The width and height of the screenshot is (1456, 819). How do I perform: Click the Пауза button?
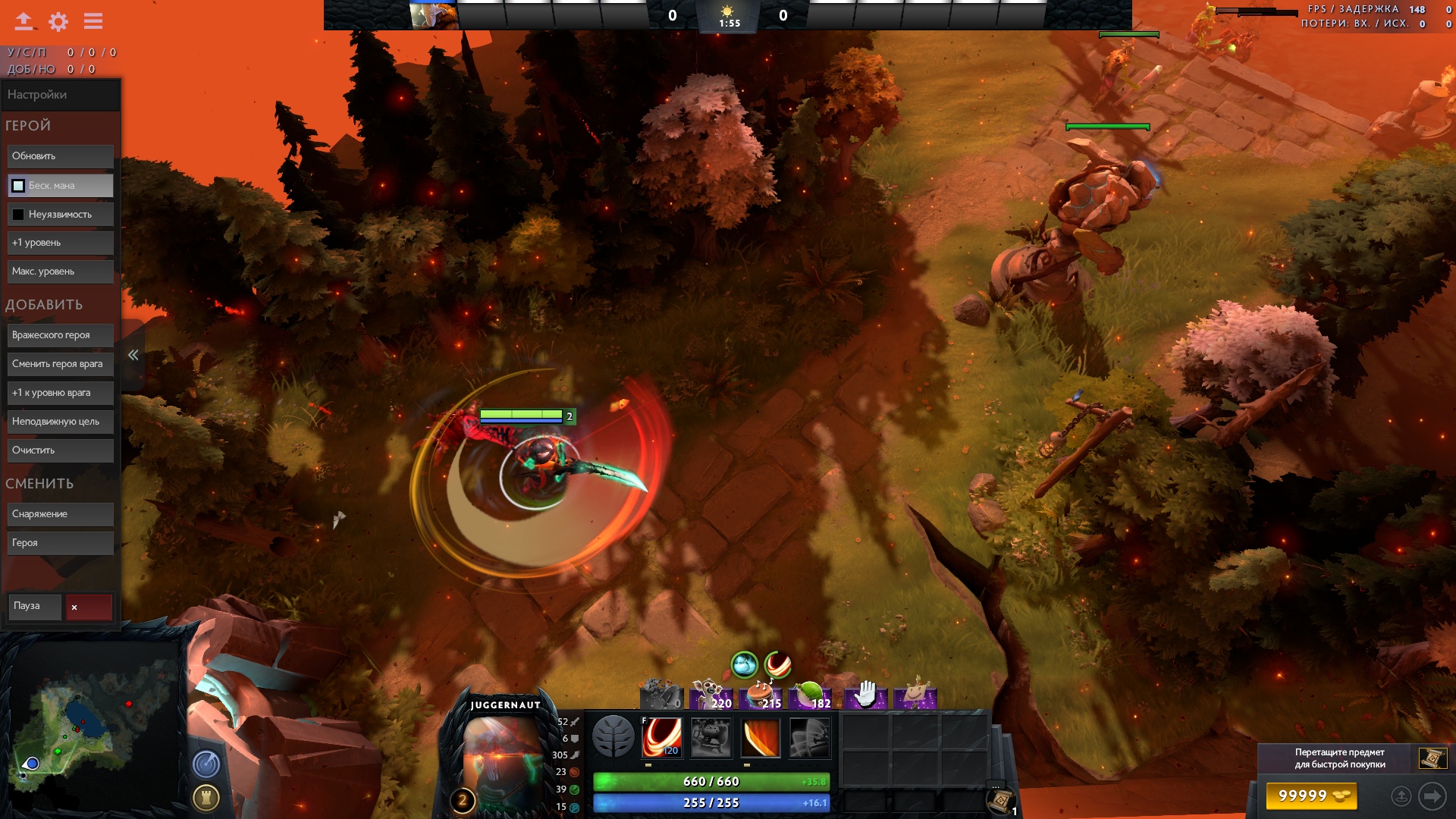click(35, 607)
